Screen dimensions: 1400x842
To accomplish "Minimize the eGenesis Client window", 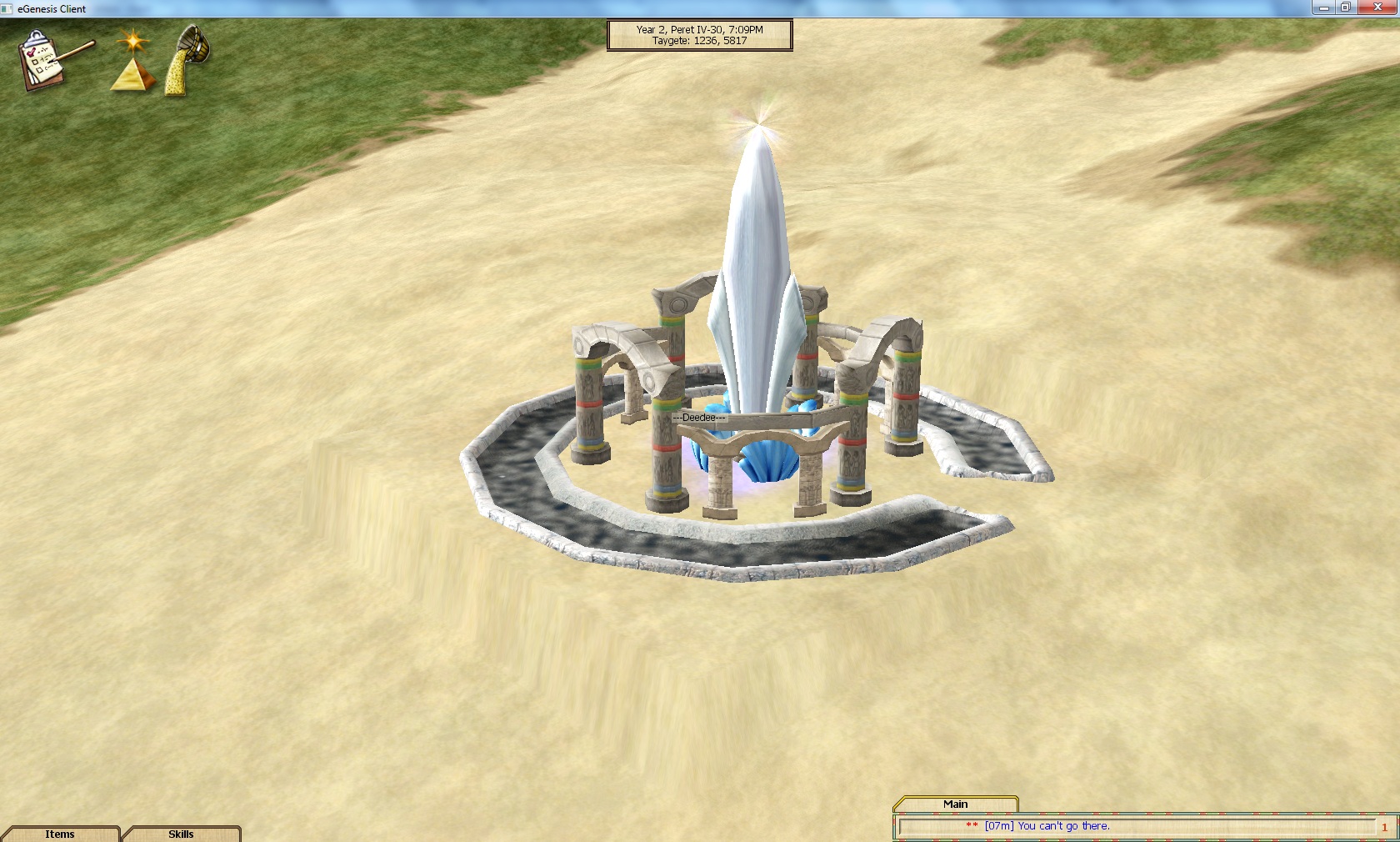I will pyautogui.click(x=1324, y=8).
